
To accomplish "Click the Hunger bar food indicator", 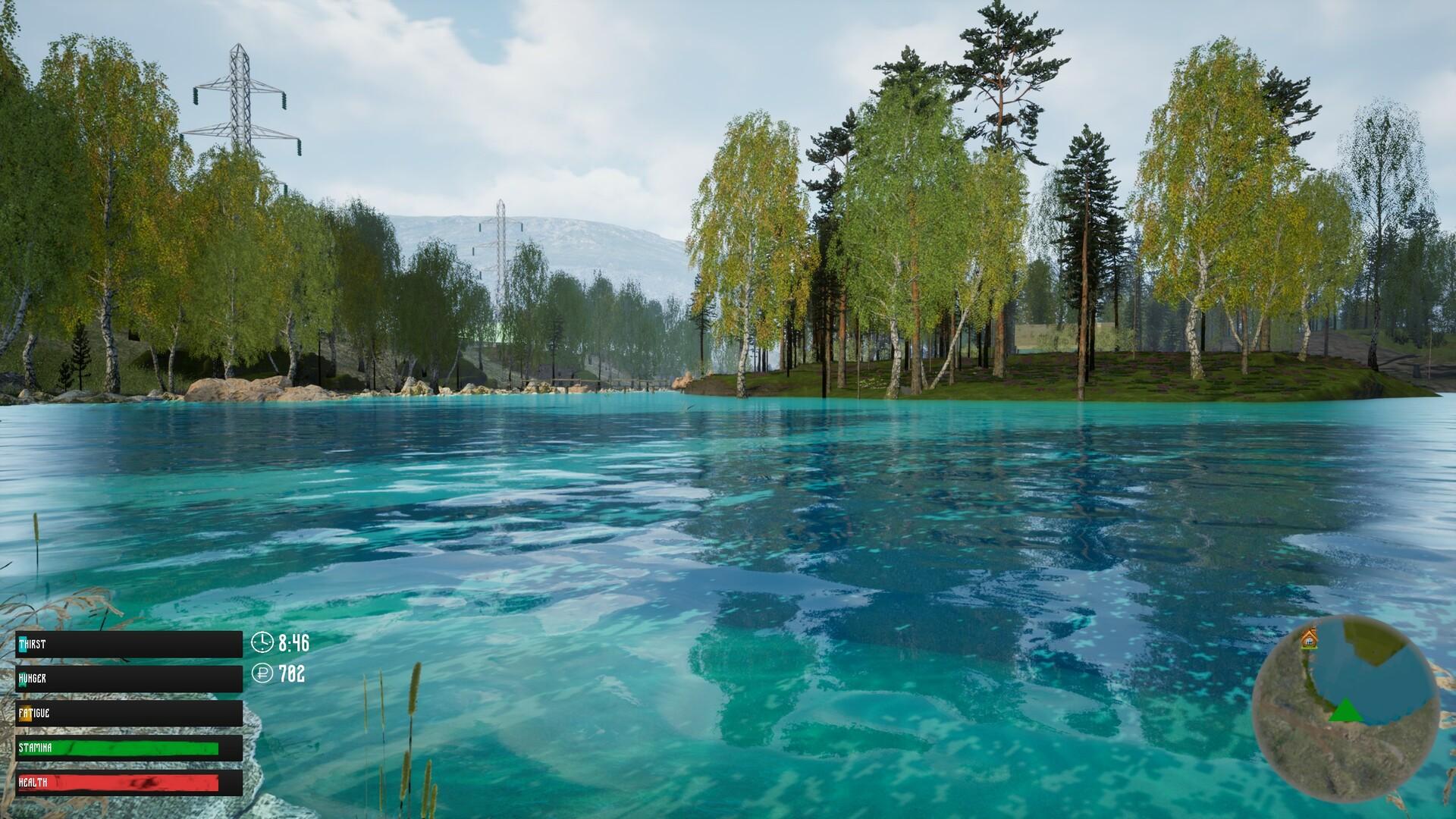I will pyautogui.click(x=22, y=679).
